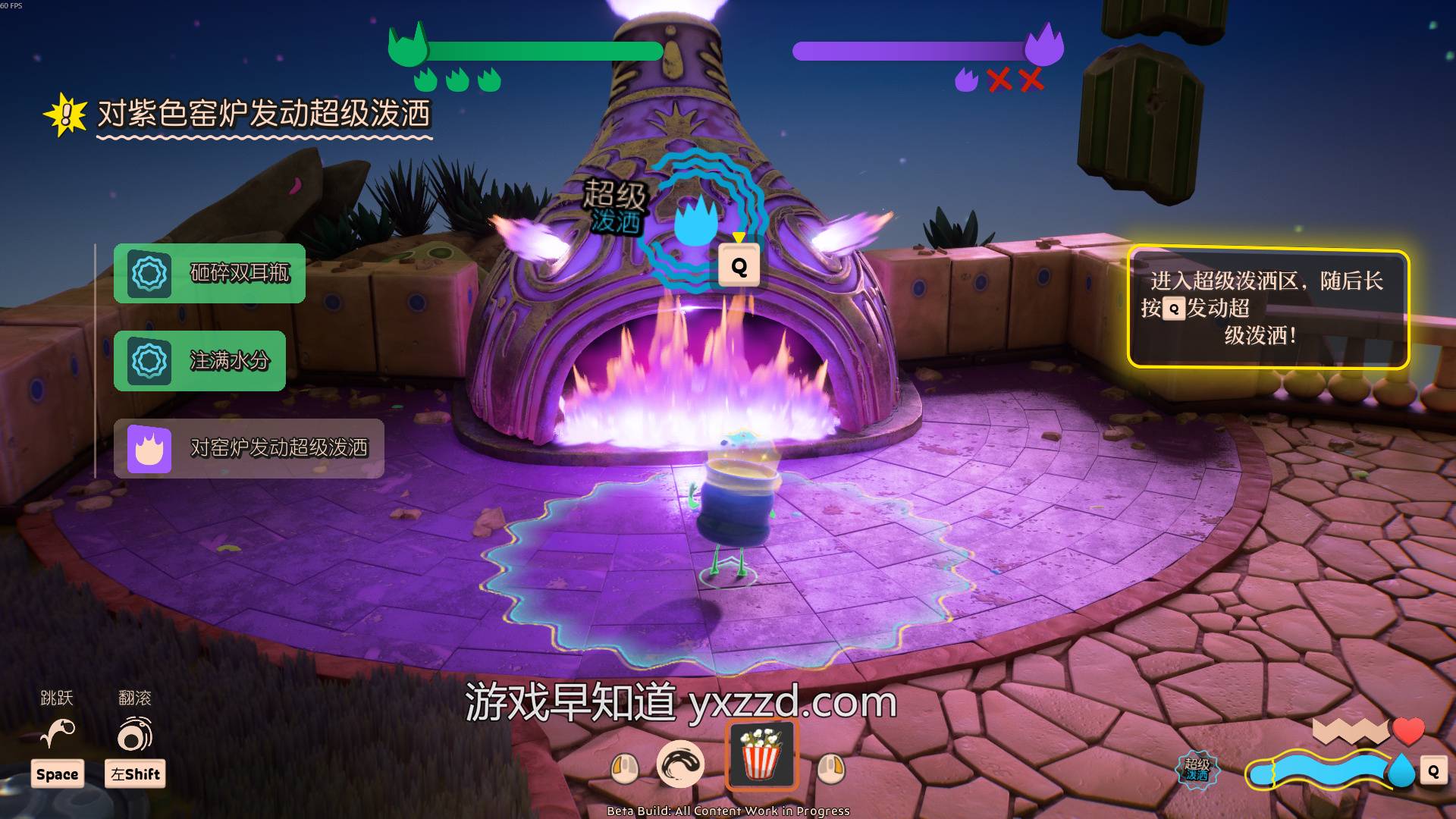The height and width of the screenshot is (819, 1456).
Task: Select the completed 注满水分 objective row
Action: coord(199,361)
